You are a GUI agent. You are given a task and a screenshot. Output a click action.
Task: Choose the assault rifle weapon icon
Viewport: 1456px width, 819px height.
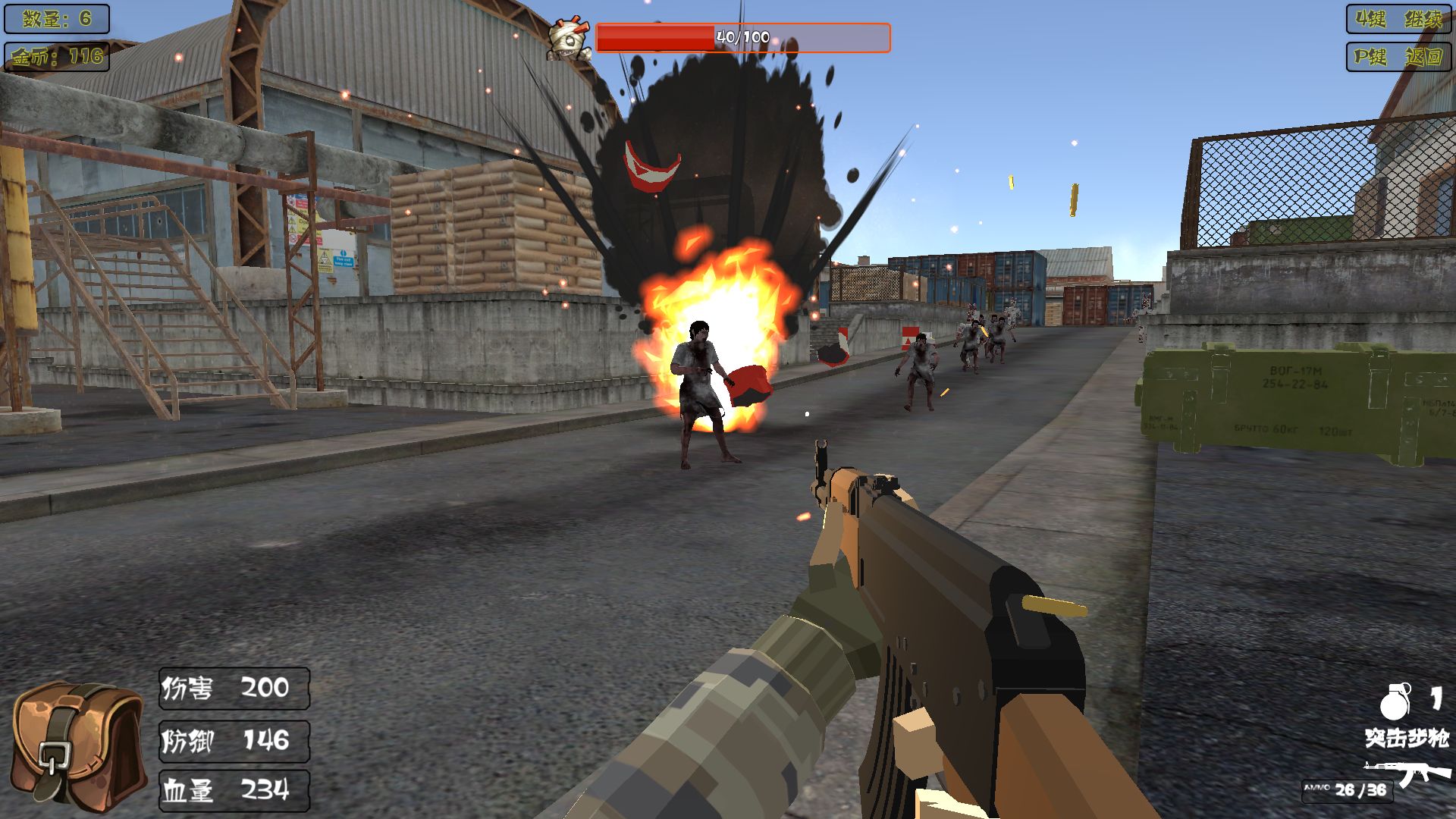[x=1407, y=774]
